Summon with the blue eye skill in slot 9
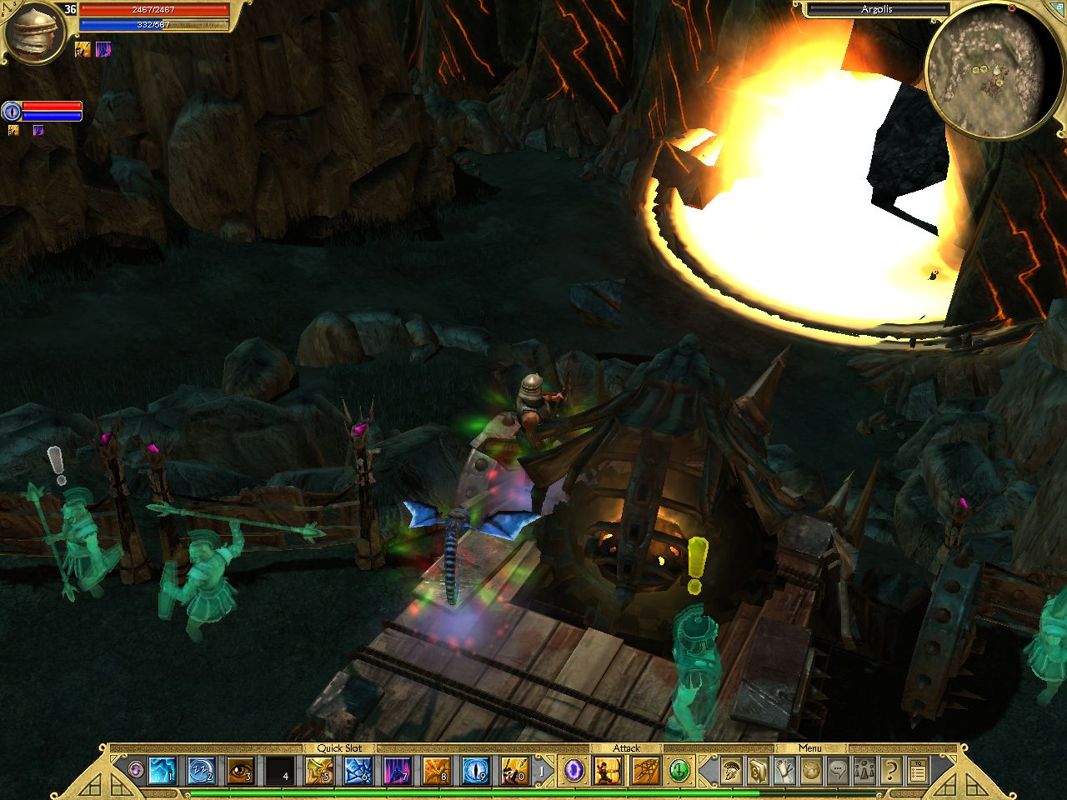Screen dimensions: 1067x800 pyautogui.click(x=475, y=771)
